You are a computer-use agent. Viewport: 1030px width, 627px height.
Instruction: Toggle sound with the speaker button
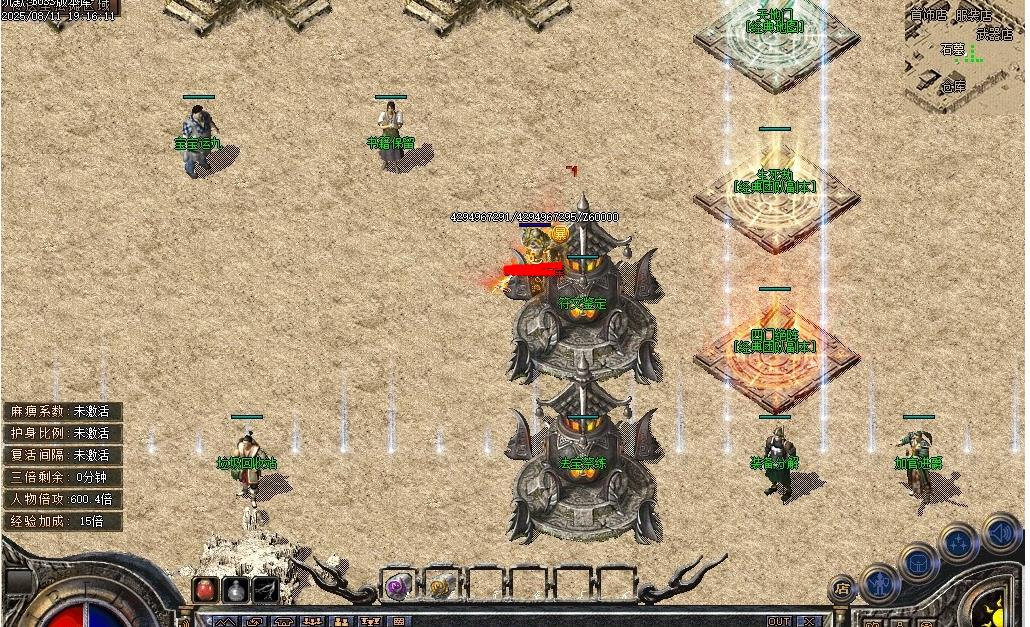click(999, 532)
